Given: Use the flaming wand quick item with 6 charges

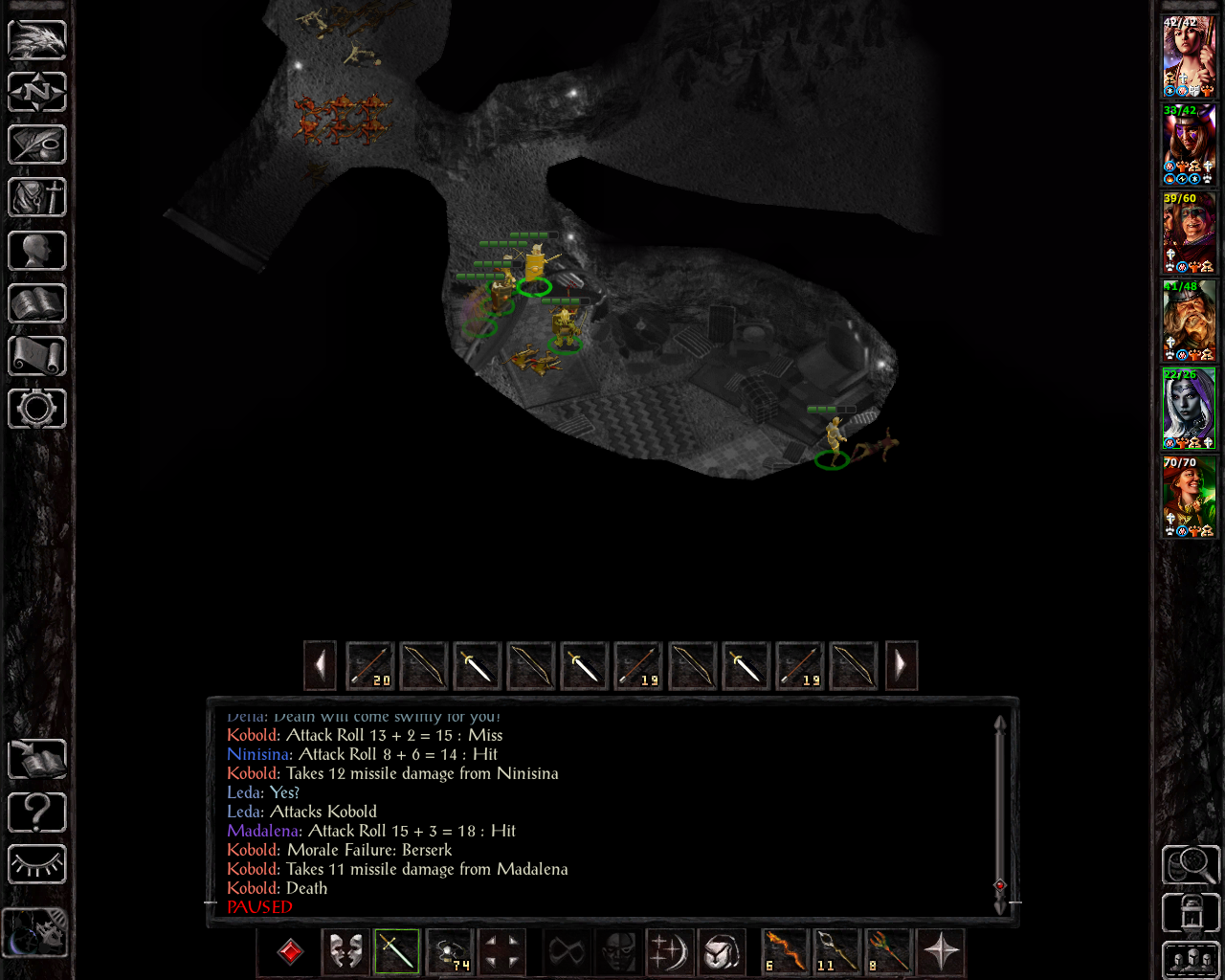Looking at the screenshot, I should (x=785, y=951).
